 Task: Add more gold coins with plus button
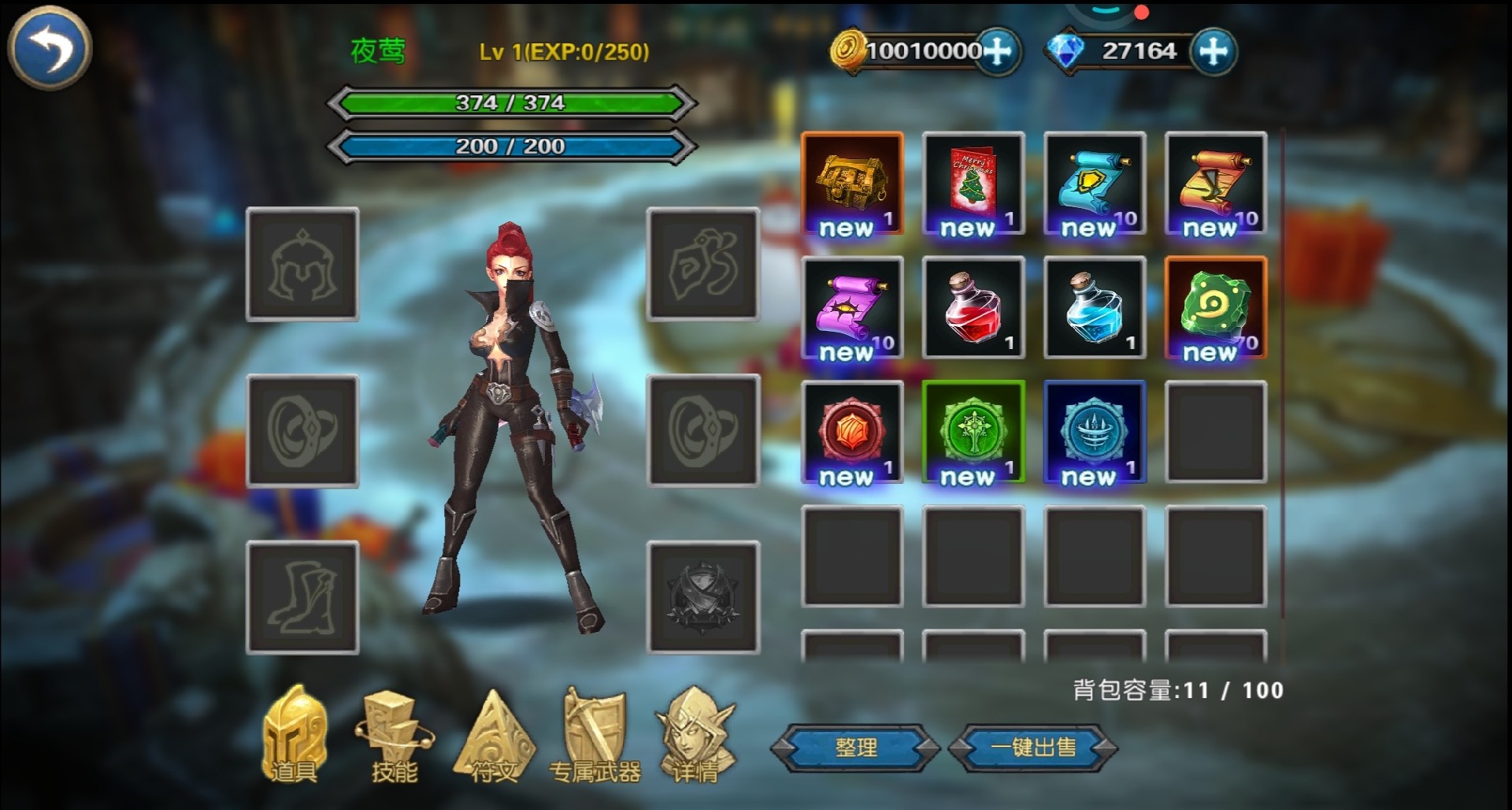coord(998,52)
